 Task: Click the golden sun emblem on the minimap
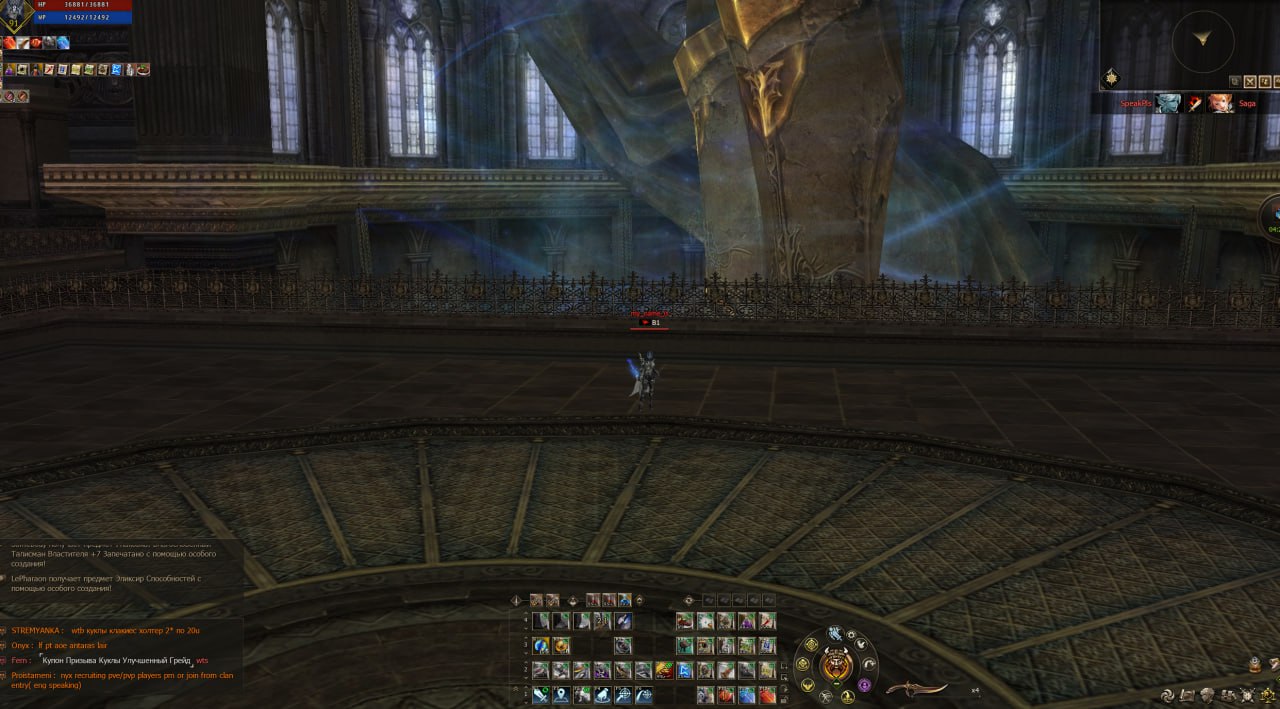(x=1111, y=78)
